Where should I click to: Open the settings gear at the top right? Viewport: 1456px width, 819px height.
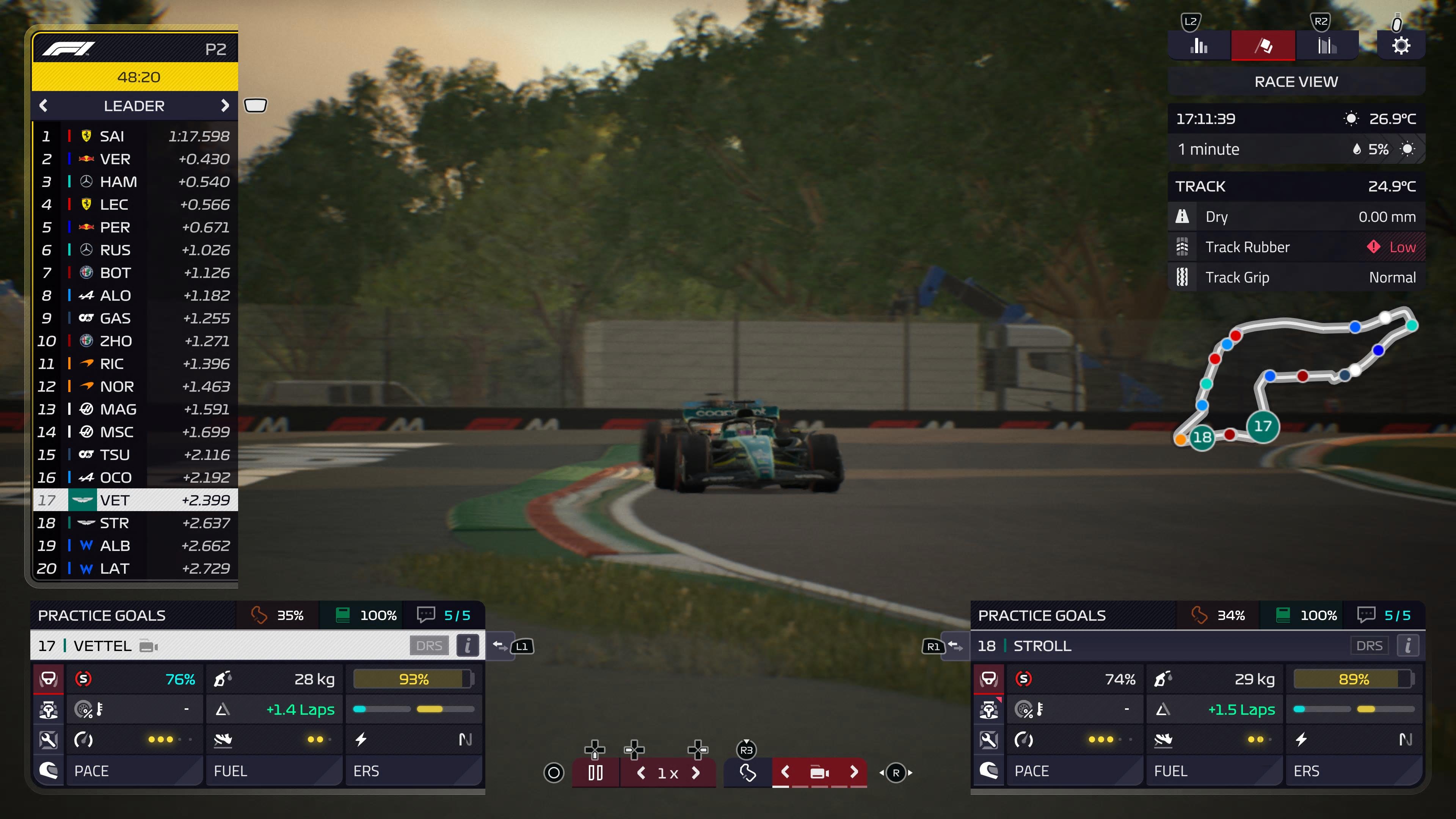point(1401,45)
